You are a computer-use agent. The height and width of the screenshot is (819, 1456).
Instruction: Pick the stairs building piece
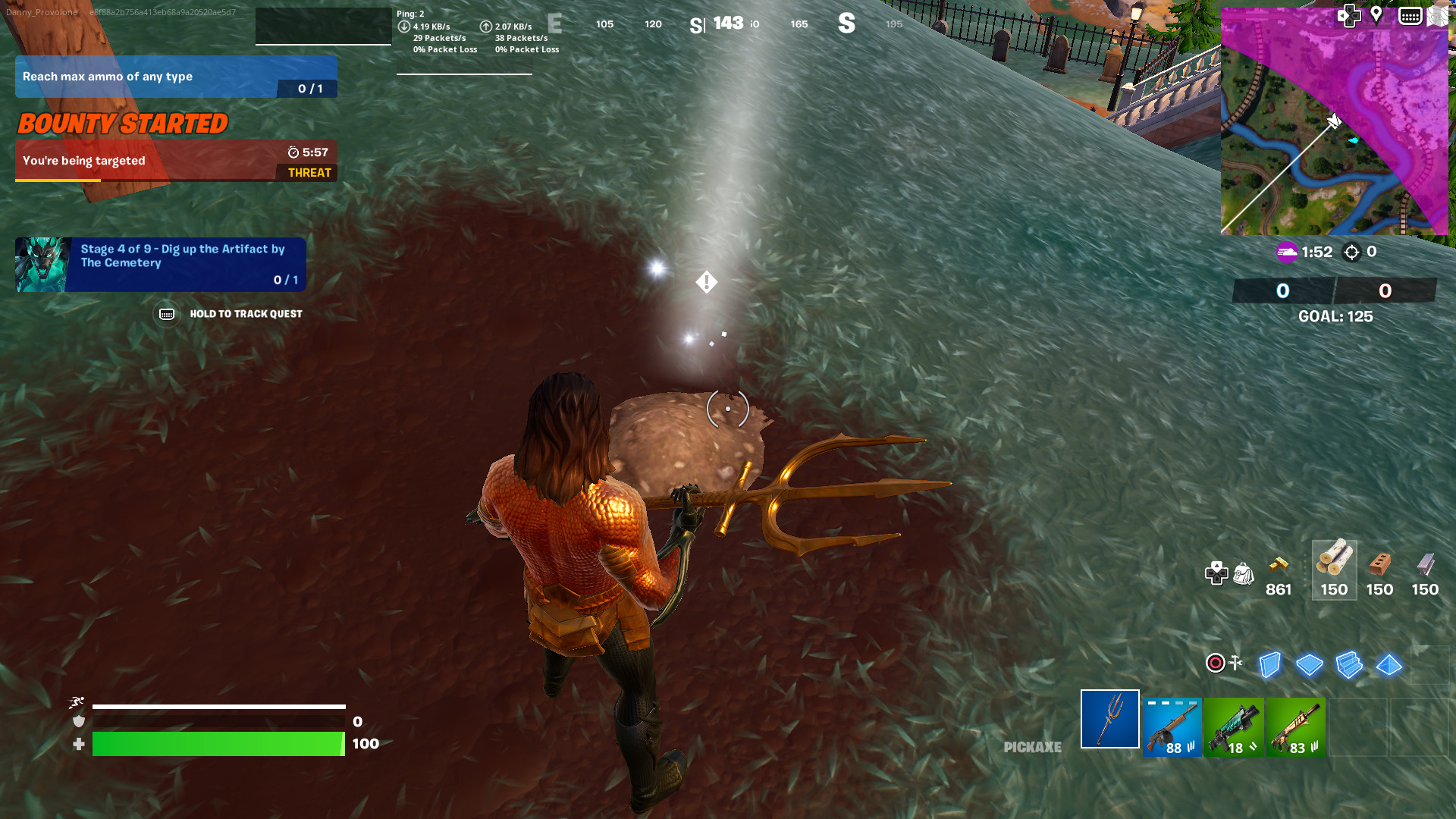point(1349,665)
